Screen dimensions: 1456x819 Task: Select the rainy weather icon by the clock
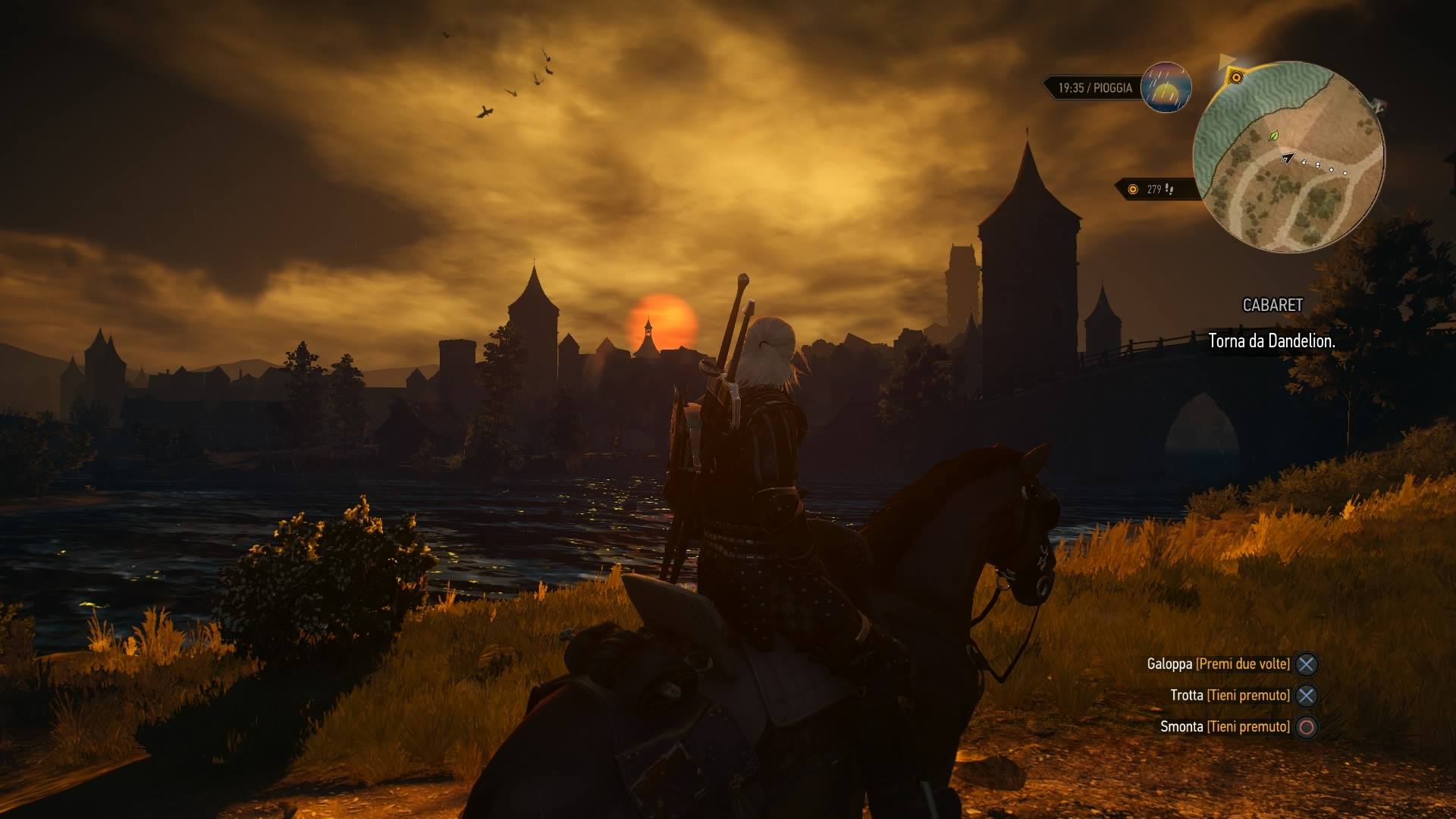pos(1166,87)
